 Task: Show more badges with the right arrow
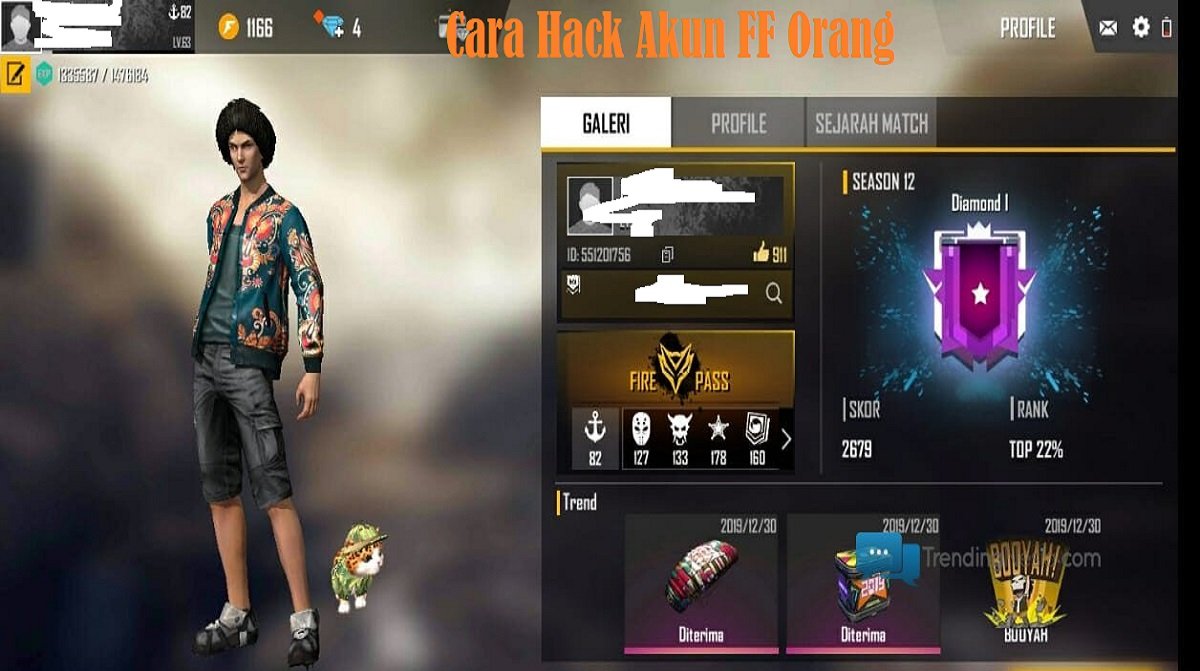786,438
